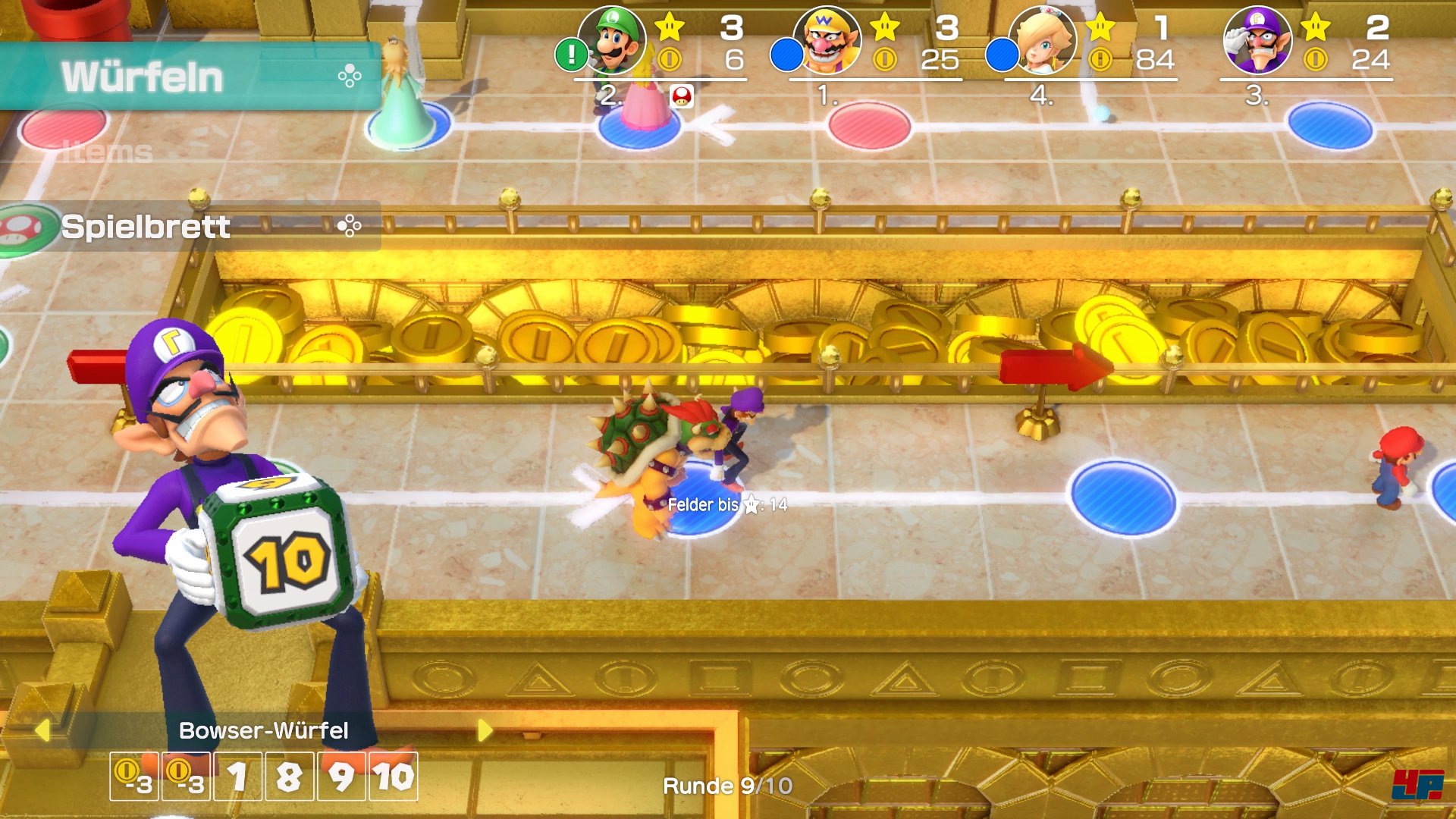Switch to previous dice with left arrow
This screenshot has height=819, width=1456.
(42, 730)
